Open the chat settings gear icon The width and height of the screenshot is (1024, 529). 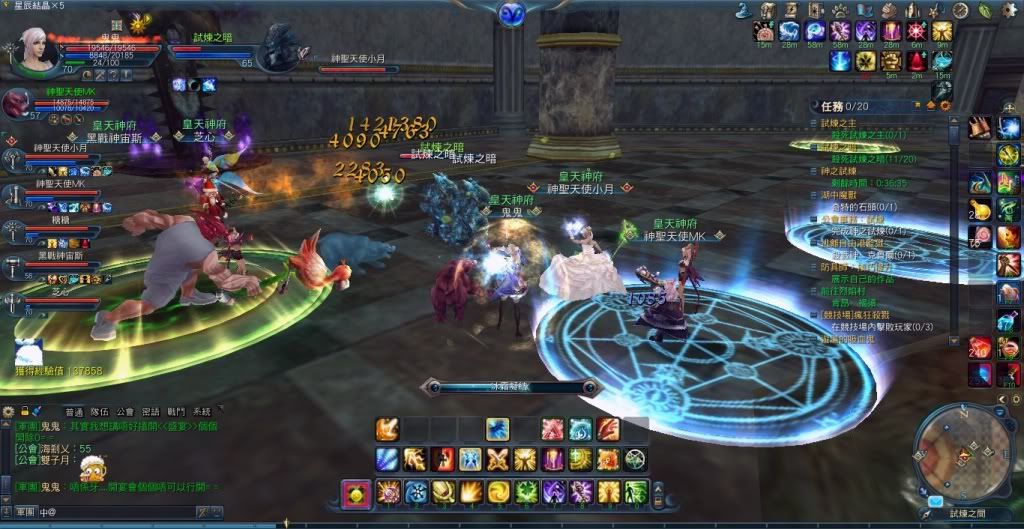[9, 411]
